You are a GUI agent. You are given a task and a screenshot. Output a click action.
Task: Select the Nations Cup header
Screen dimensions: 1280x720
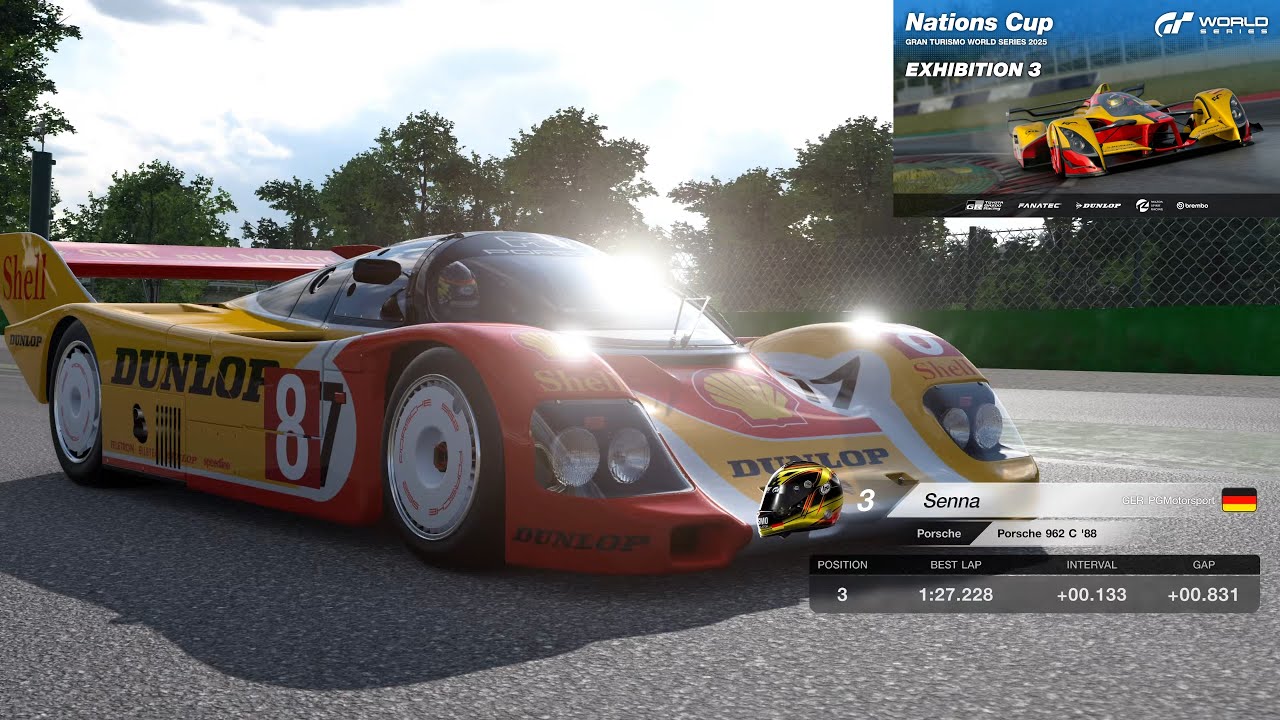(x=978, y=21)
